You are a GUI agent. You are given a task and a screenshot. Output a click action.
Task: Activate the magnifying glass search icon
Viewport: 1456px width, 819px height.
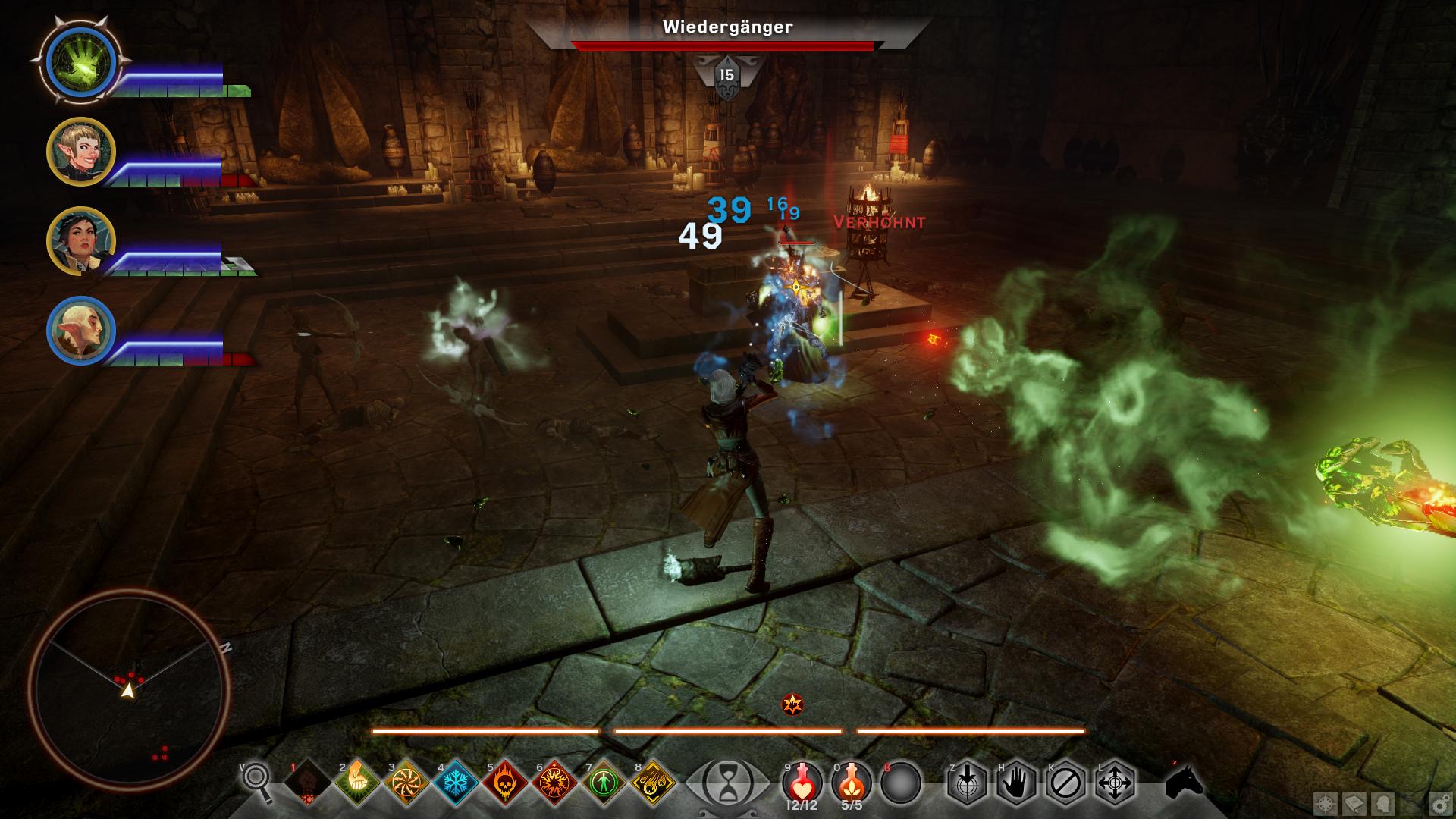[258, 781]
